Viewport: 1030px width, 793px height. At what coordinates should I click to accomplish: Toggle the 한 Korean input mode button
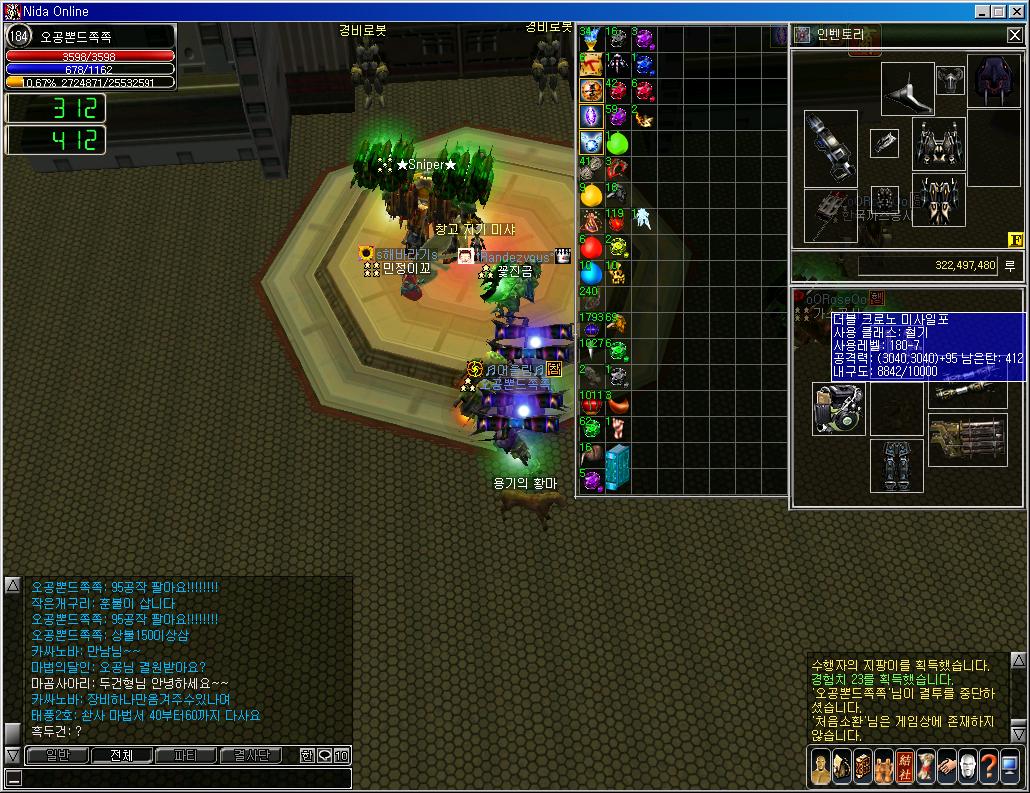point(307,755)
